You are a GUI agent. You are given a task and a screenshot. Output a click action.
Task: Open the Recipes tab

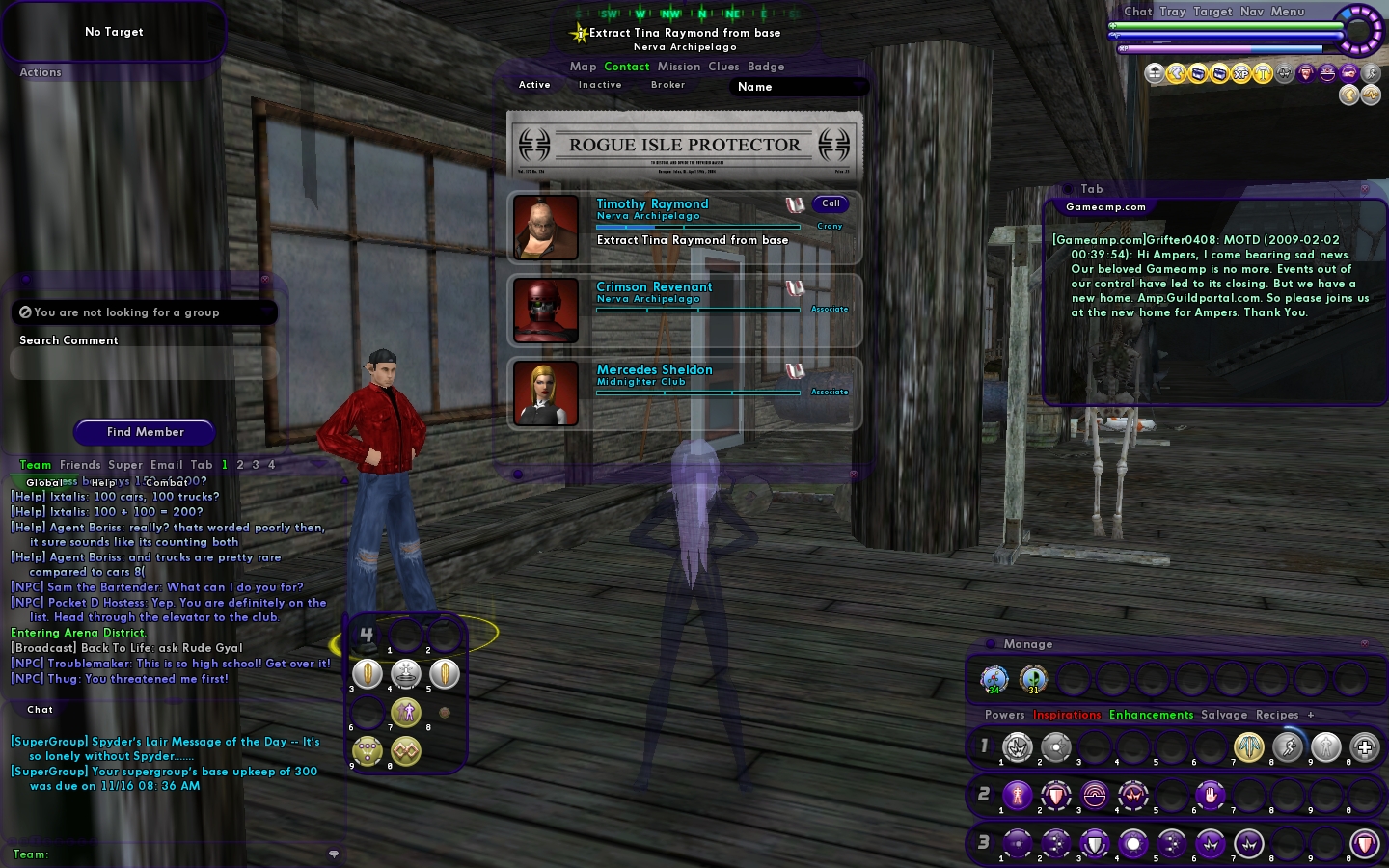(x=1277, y=715)
